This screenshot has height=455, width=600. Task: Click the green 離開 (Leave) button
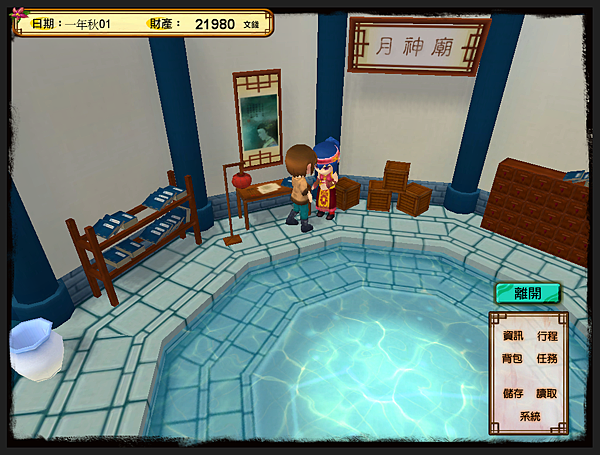tap(527, 293)
